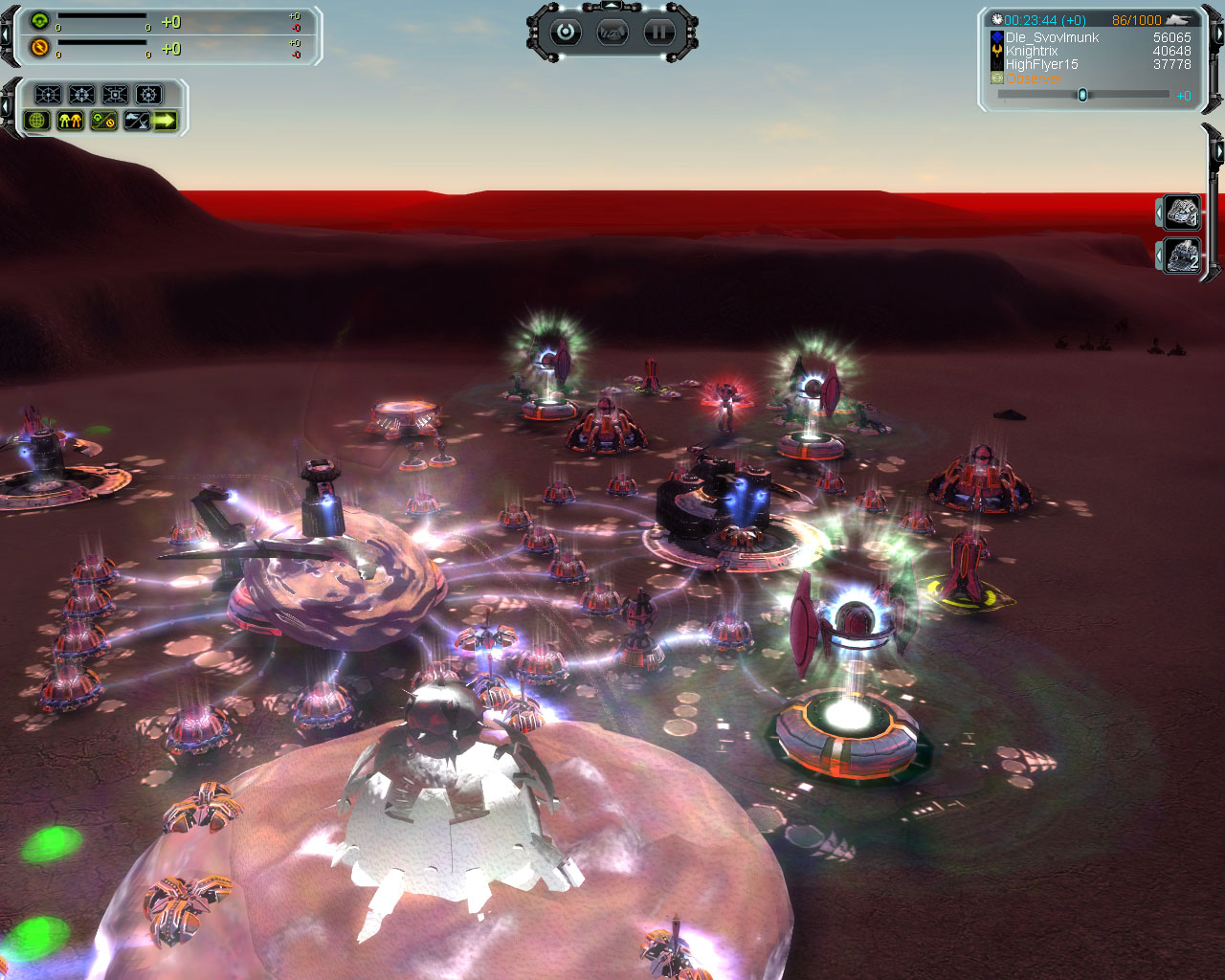Open the main menu power button
The width and height of the screenshot is (1225, 980).
coord(566,33)
